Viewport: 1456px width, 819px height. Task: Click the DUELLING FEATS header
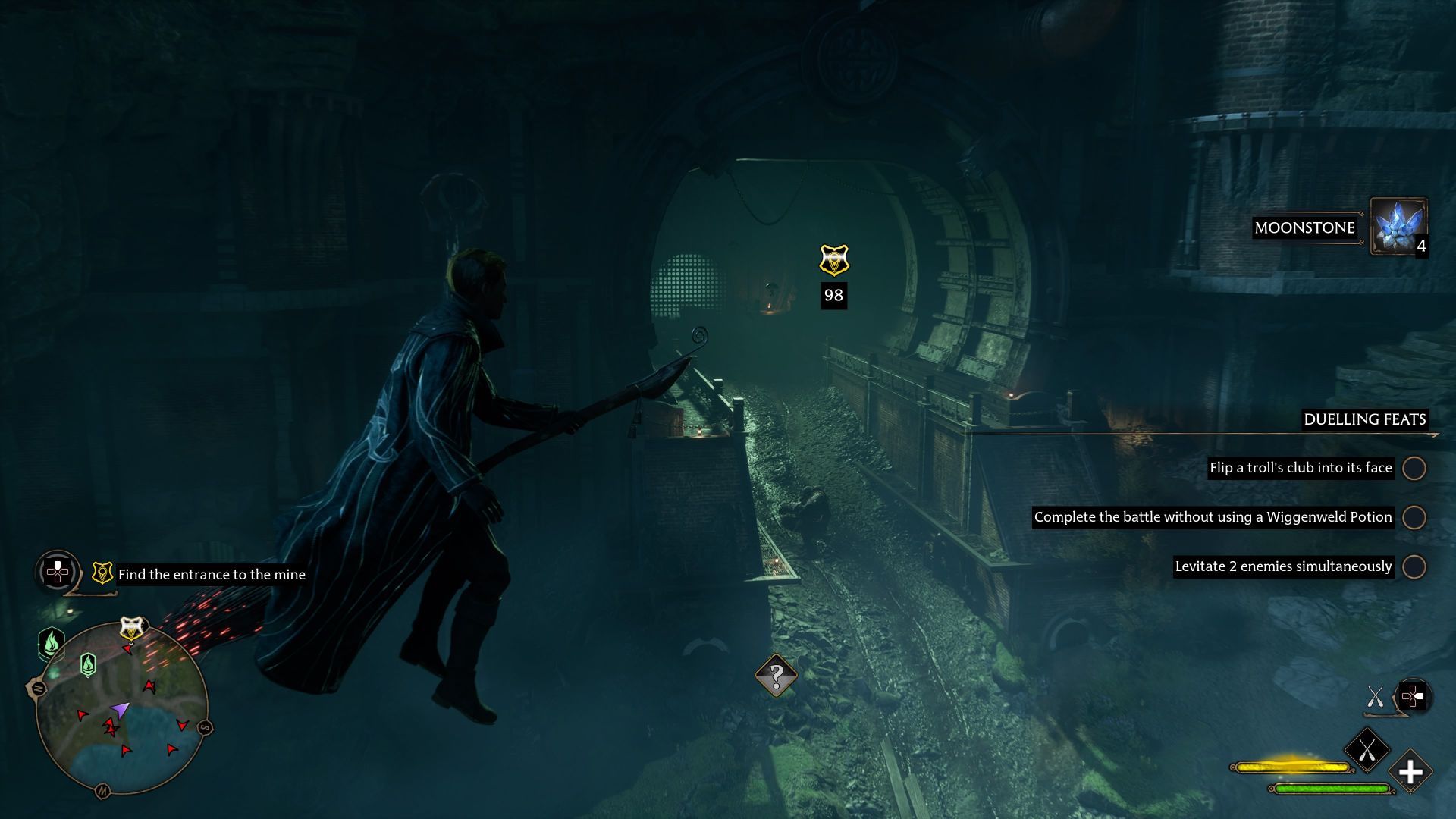tap(1364, 419)
